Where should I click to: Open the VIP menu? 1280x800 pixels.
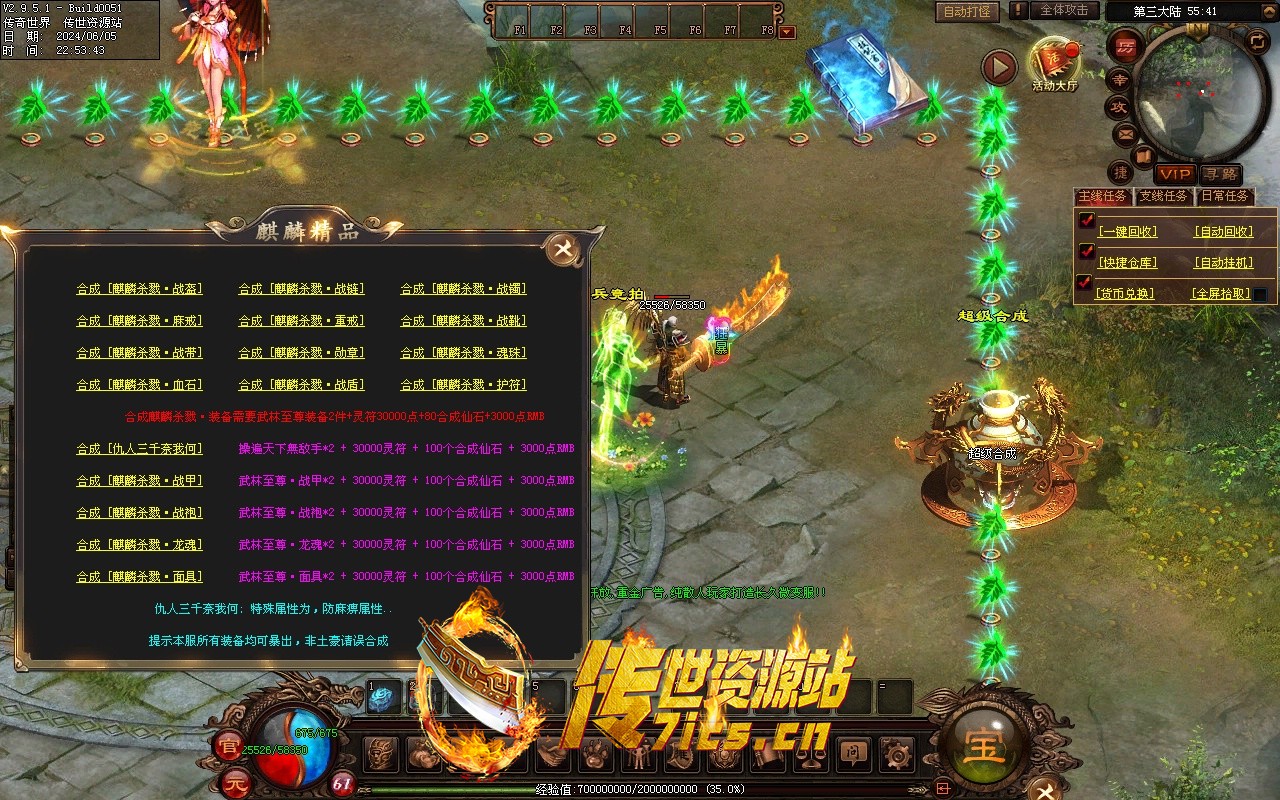pyautogui.click(x=1175, y=174)
